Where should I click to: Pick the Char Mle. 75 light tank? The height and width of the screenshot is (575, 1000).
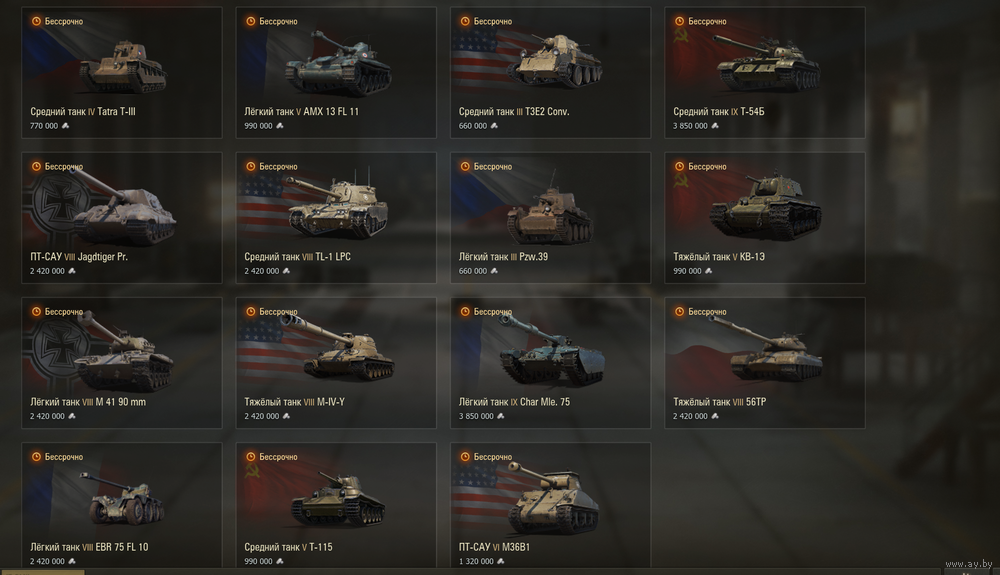[550, 362]
